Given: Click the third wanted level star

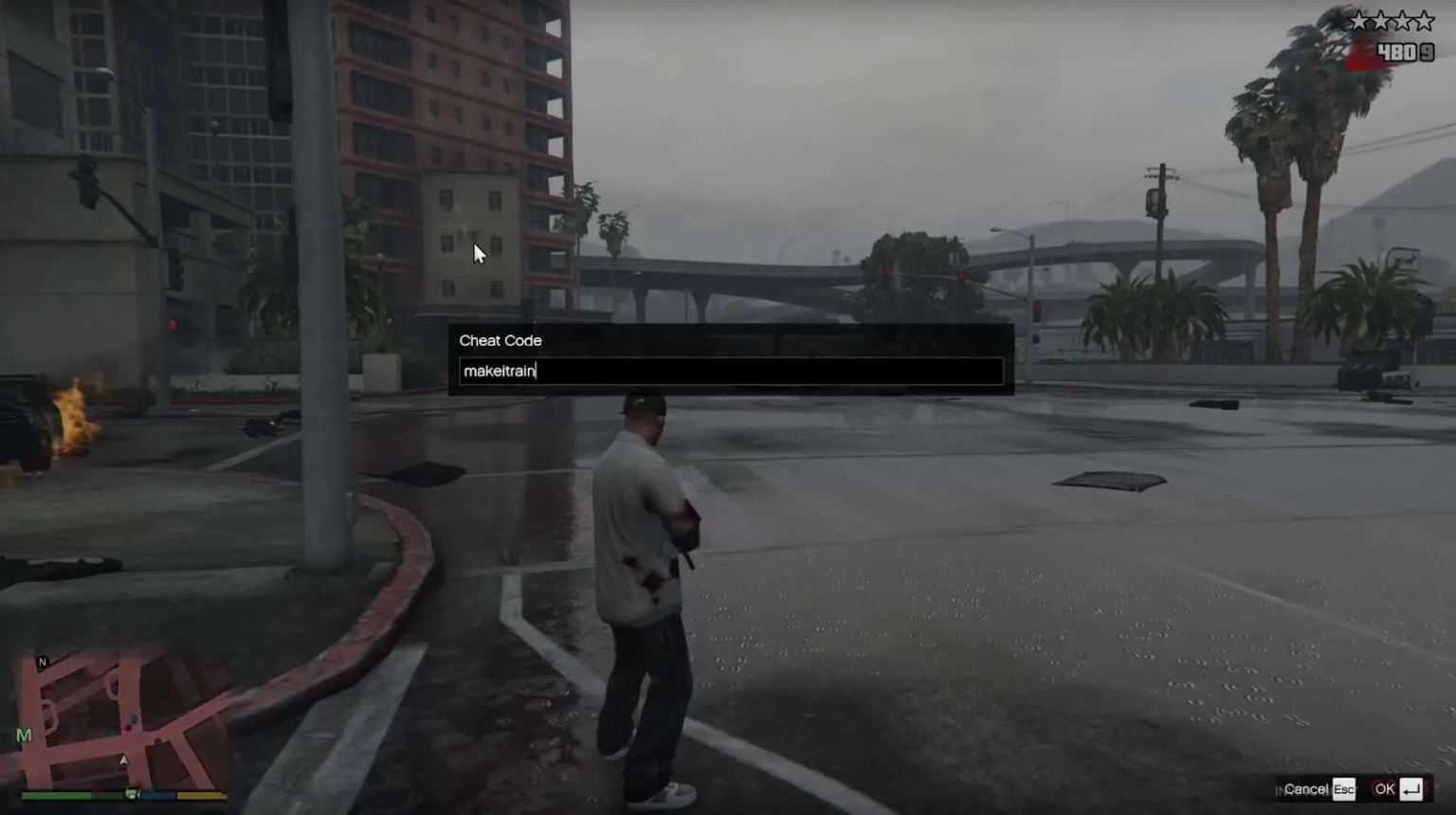Looking at the screenshot, I should pyautogui.click(x=1403, y=21).
